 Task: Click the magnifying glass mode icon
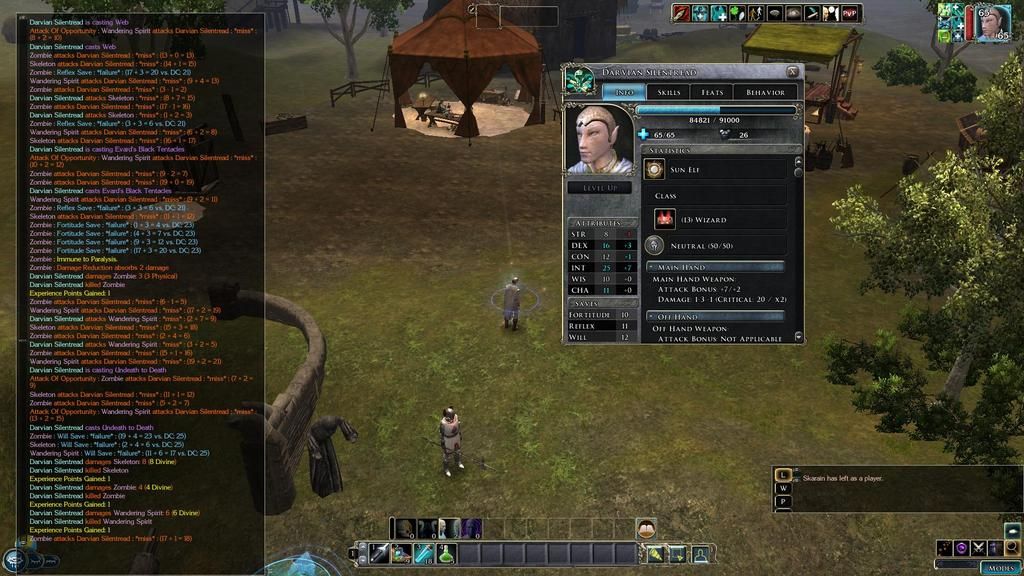tap(1012, 548)
